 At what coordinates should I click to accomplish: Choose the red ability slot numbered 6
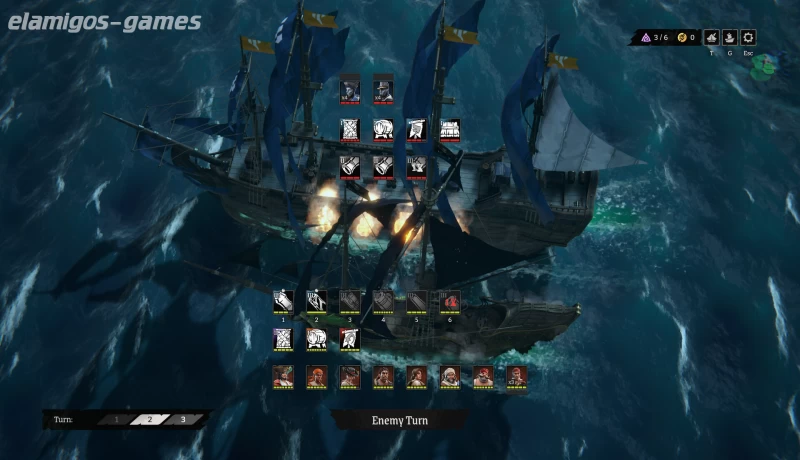pos(449,300)
